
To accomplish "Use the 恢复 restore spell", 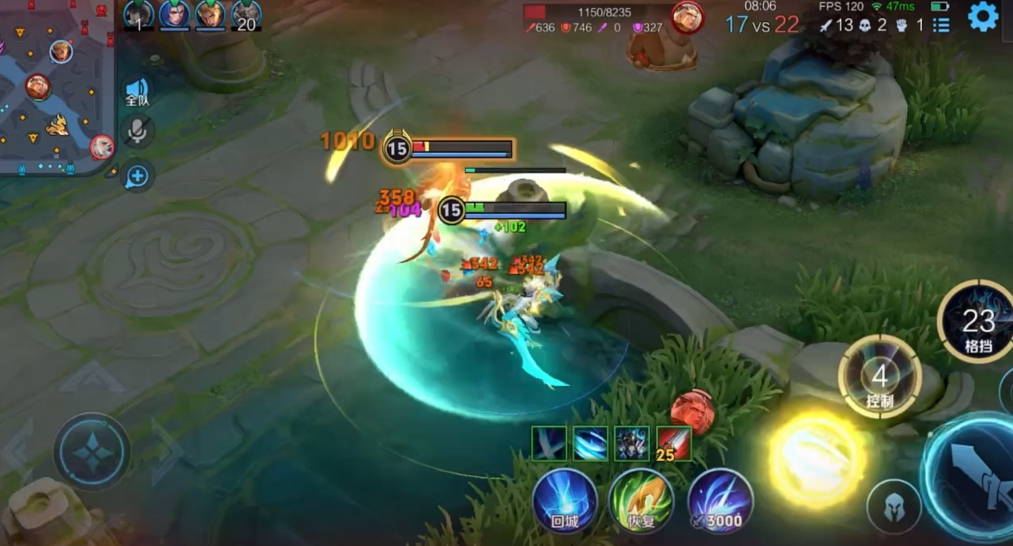I will 641,499.
